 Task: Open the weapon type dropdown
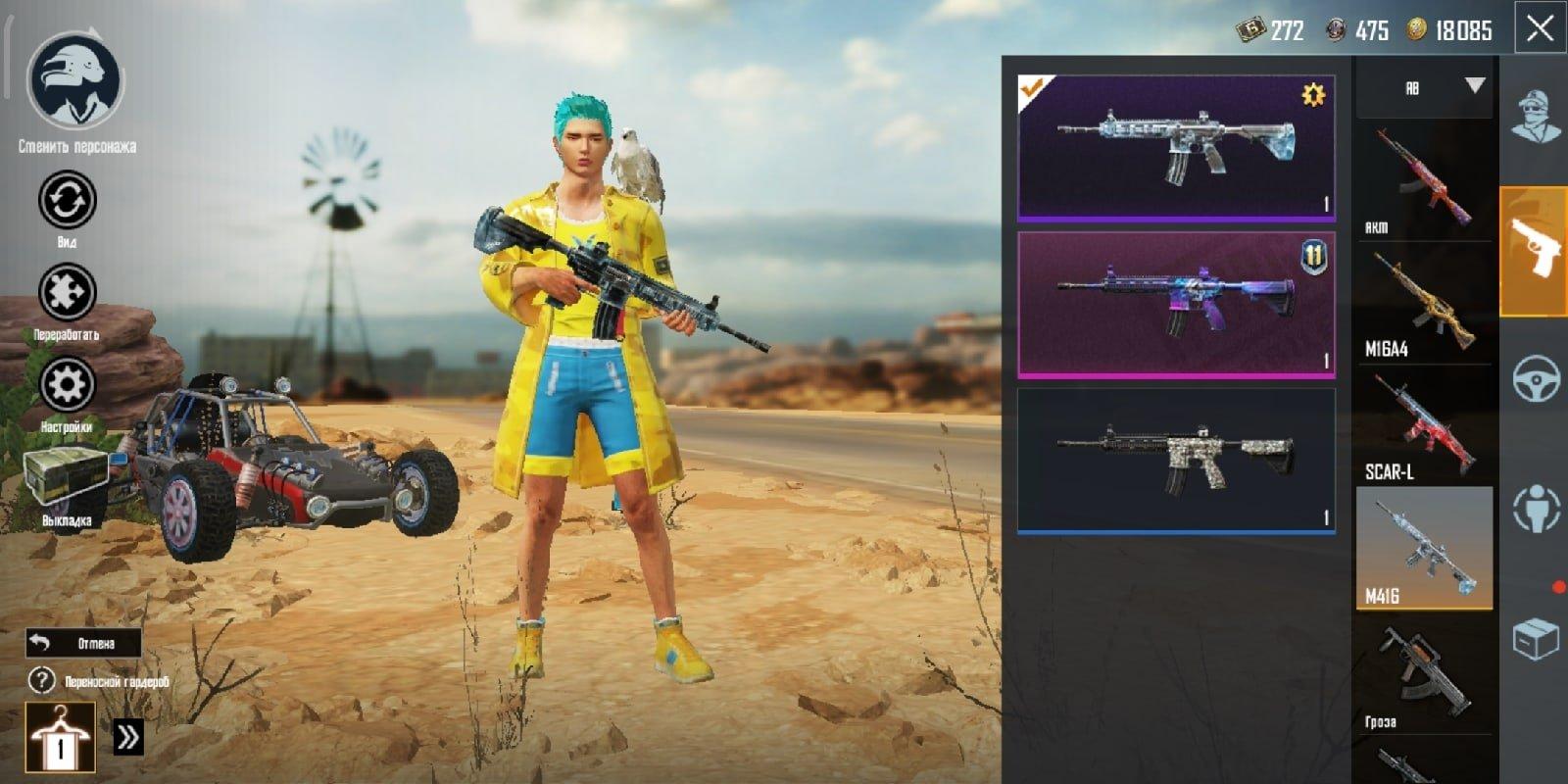coord(1425,87)
